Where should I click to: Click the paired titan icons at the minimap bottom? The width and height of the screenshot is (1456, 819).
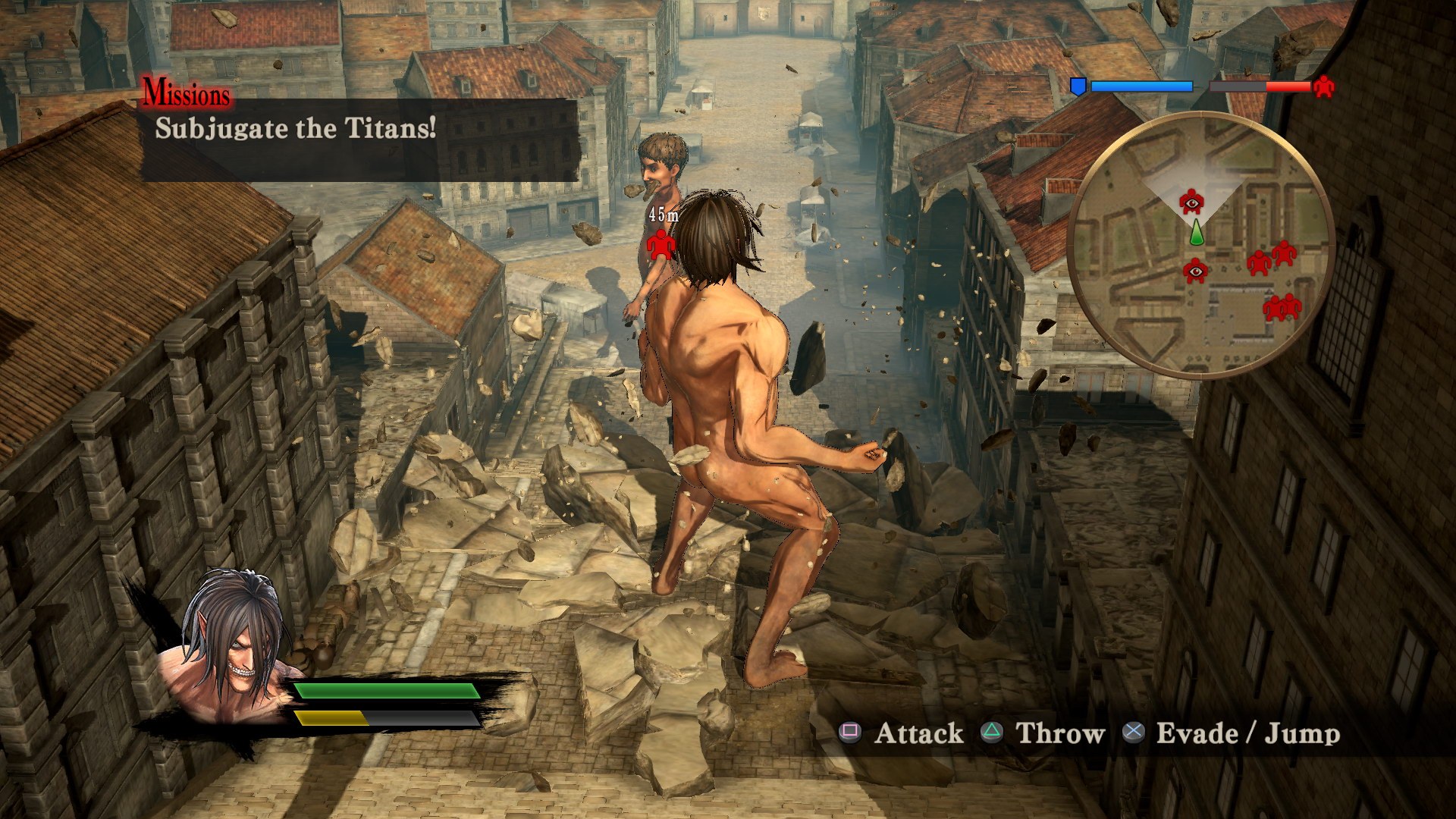coord(1279,309)
